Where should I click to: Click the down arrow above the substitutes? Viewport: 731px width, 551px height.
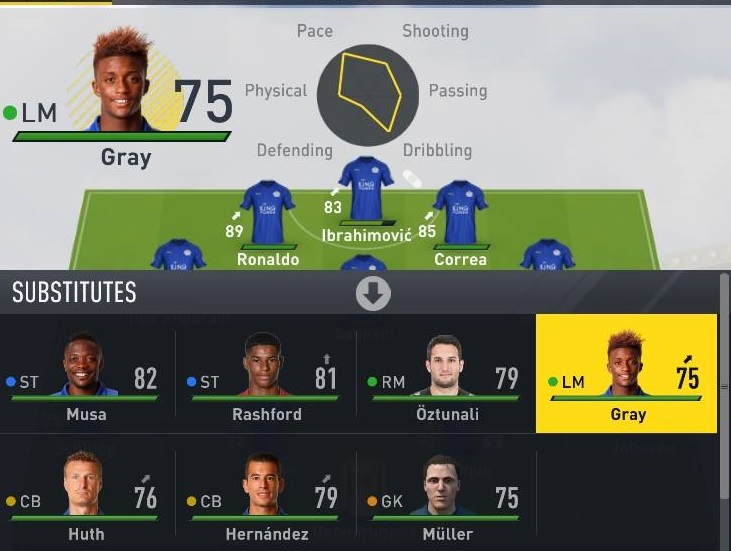[x=373, y=293]
